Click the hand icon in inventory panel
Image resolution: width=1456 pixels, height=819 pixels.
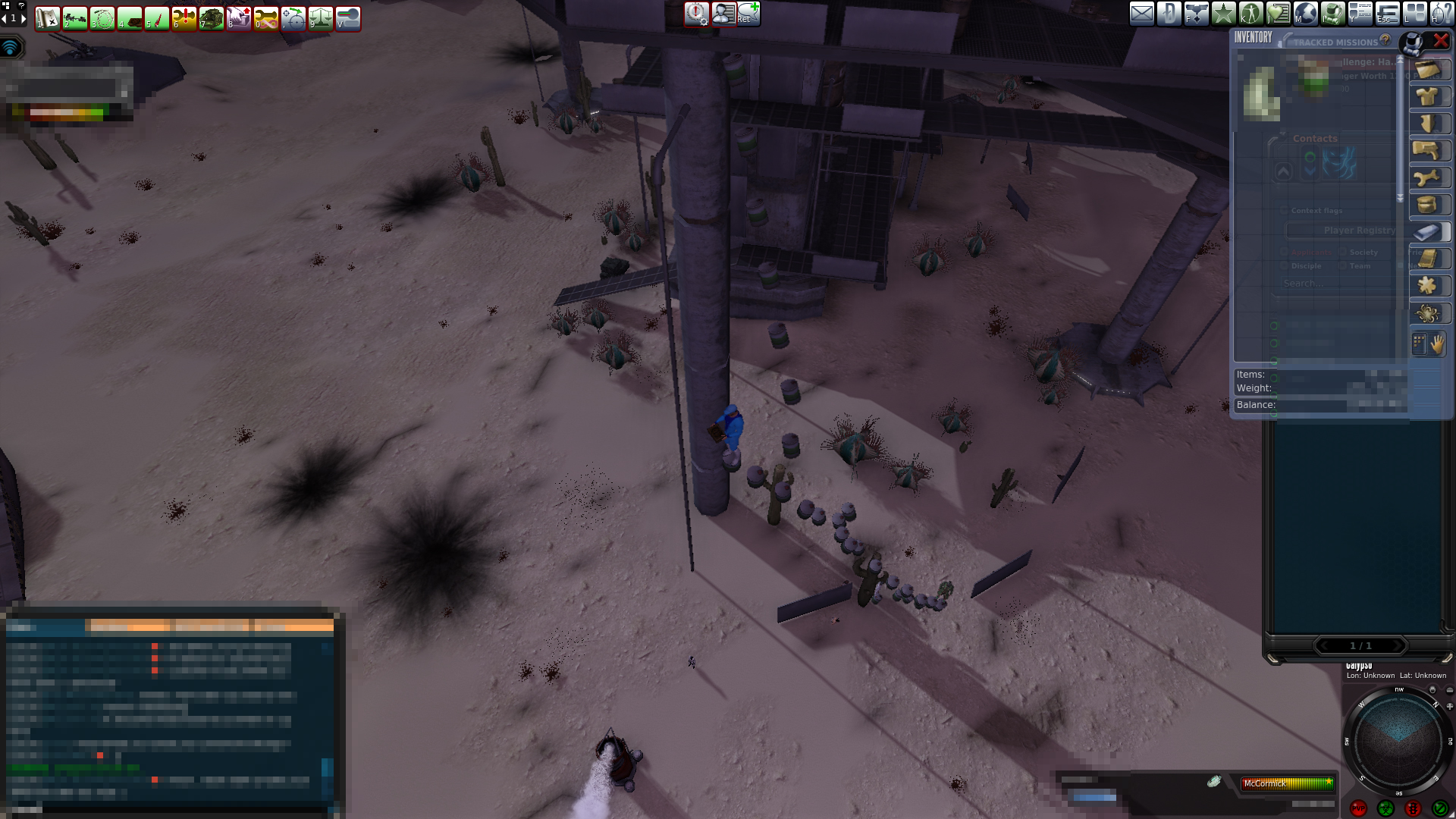[1438, 344]
